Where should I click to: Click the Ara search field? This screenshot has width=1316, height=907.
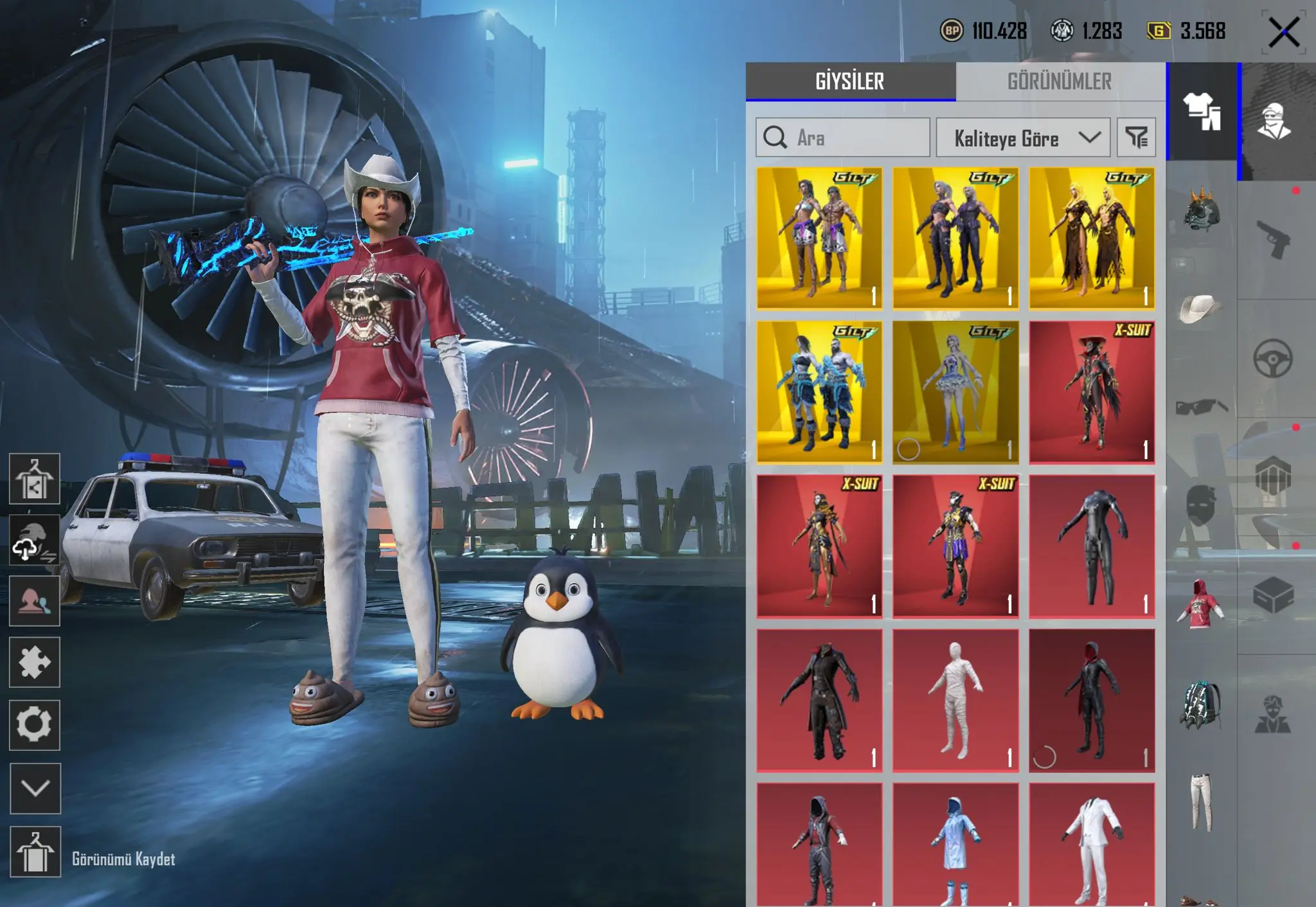tap(842, 138)
